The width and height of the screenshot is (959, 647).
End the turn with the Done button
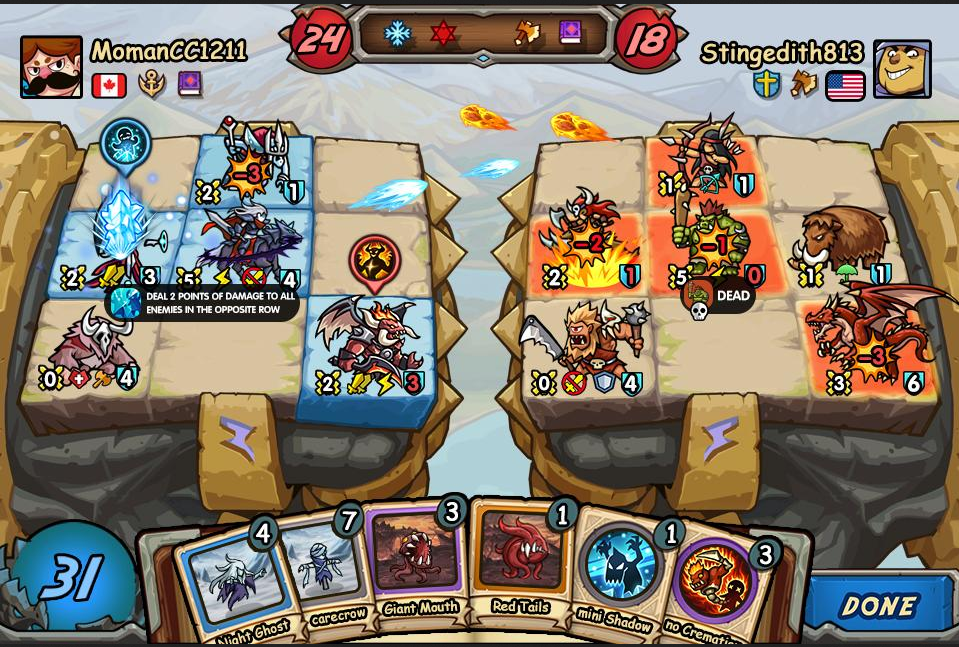point(879,605)
